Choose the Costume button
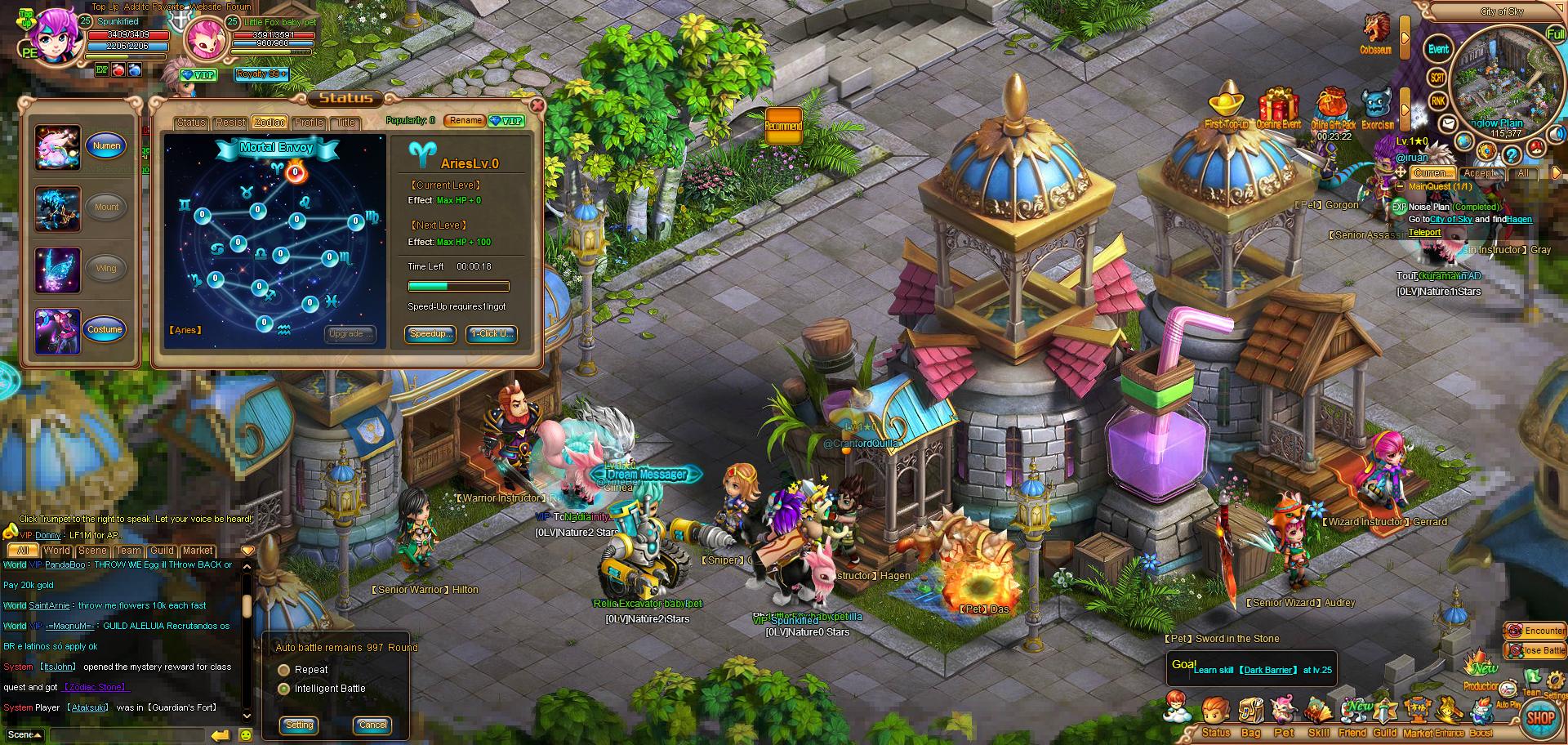1568x745 pixels. [x=105, y=329]
